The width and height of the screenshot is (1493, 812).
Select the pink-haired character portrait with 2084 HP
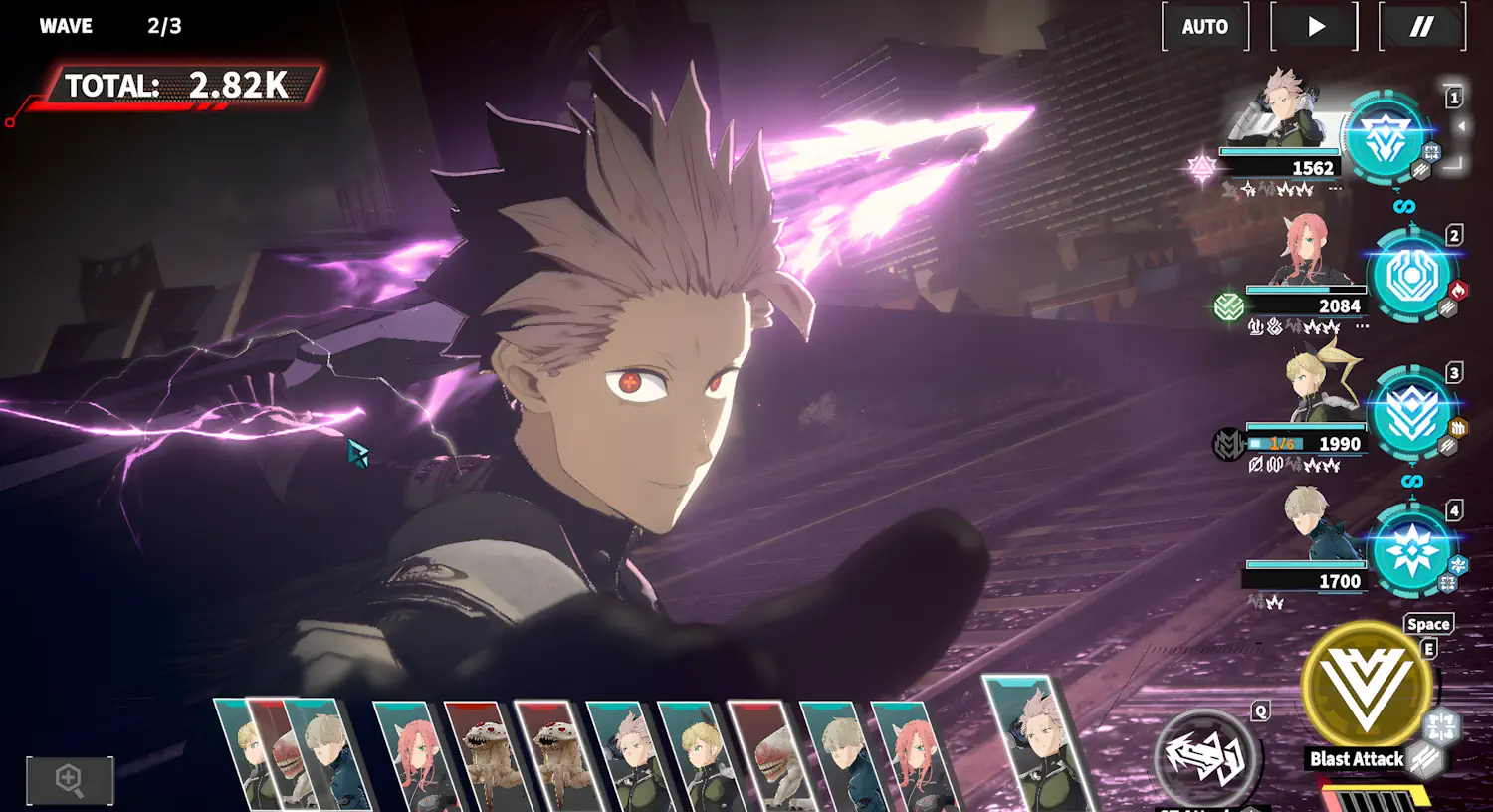coord(1306,249)
